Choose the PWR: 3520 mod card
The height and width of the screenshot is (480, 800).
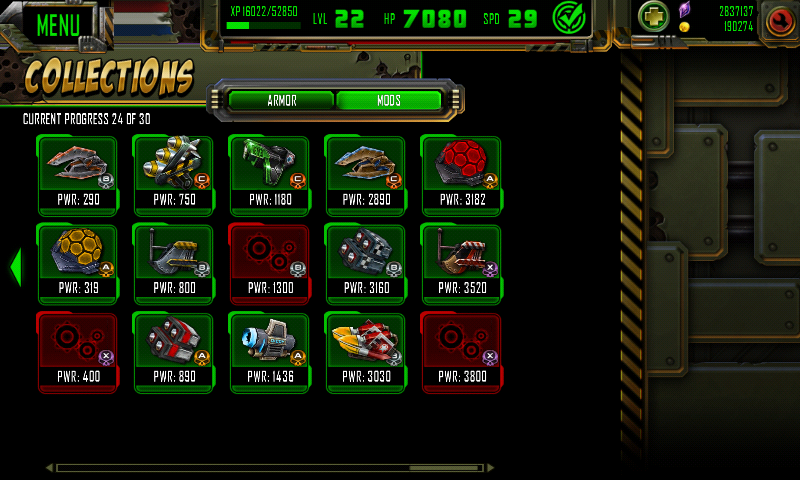pyautogui.click(x=461, y=263)
